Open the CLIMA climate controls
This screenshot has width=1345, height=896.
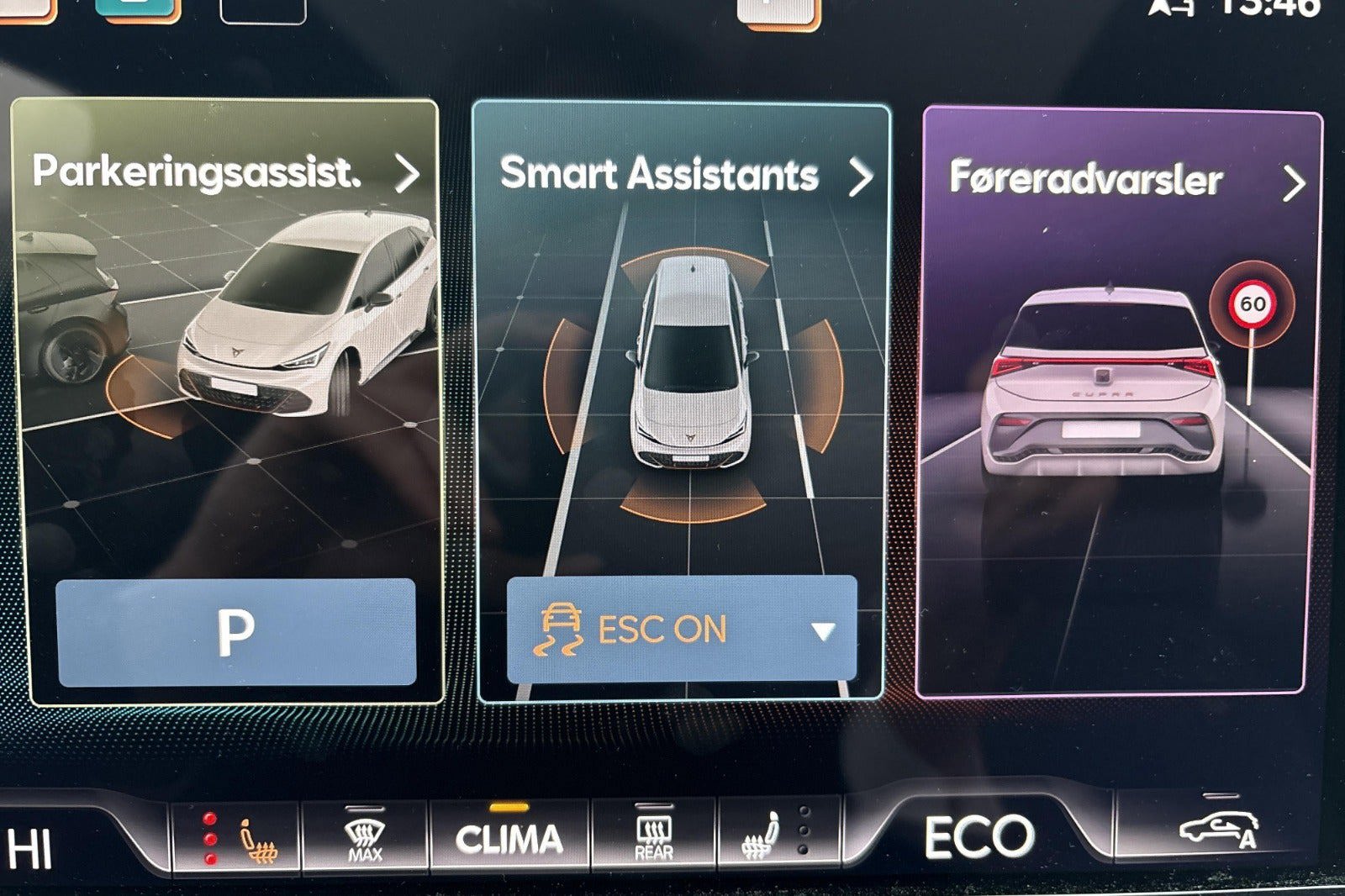coord(509,838)
